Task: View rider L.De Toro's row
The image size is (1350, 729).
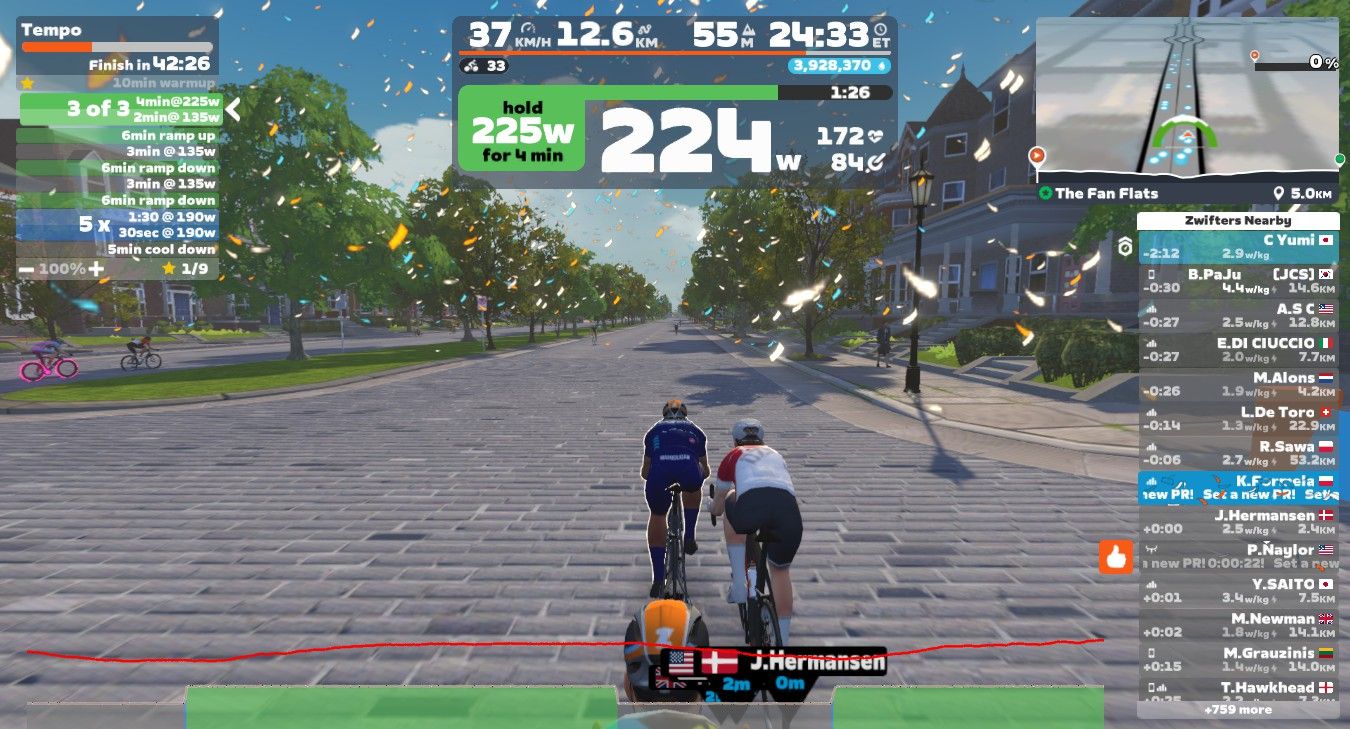Action: (x=1238, y=418)
